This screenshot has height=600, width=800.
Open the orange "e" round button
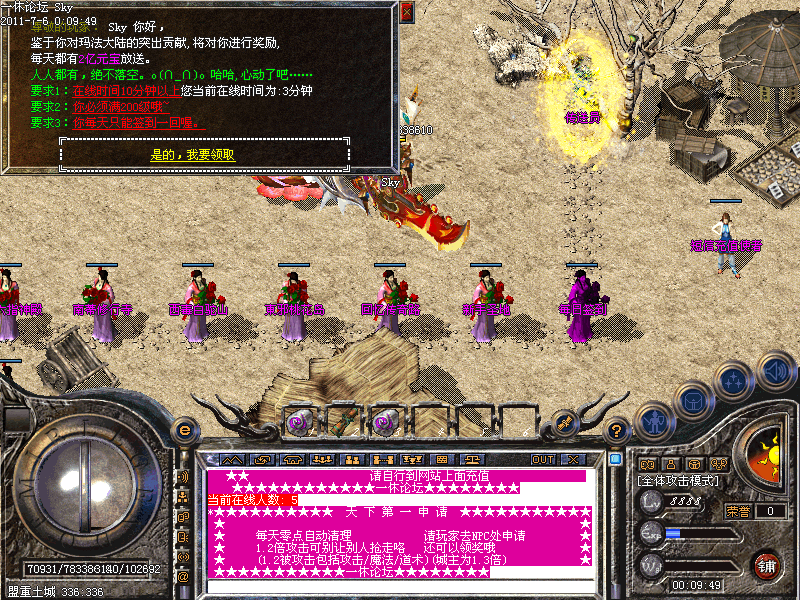pyautogui.click(x=184, y=430)
